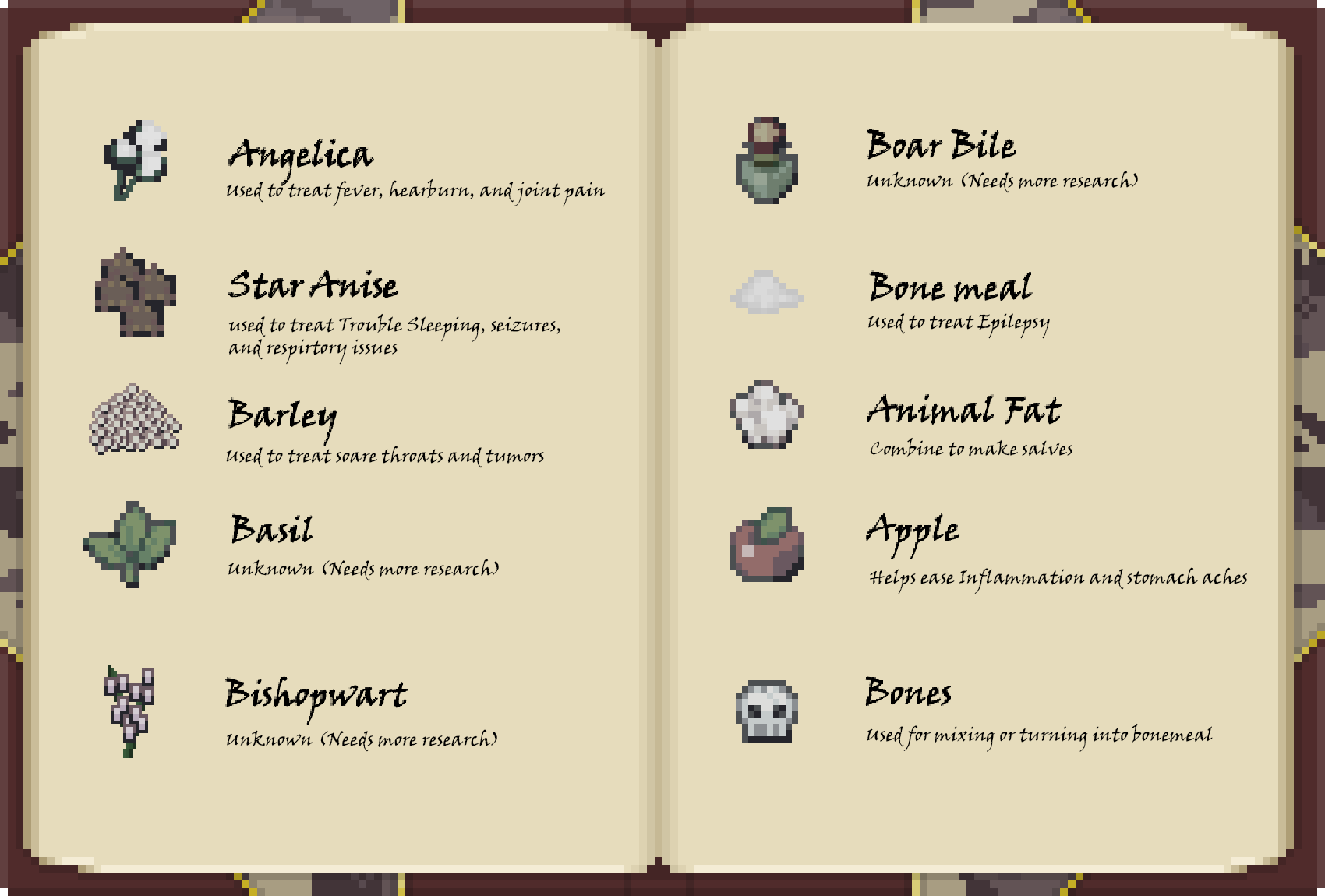1325x896 pixels.
Task: Click the Boar Bile green bottle icon
Action: pyautogui.click(x=767, y=161)
